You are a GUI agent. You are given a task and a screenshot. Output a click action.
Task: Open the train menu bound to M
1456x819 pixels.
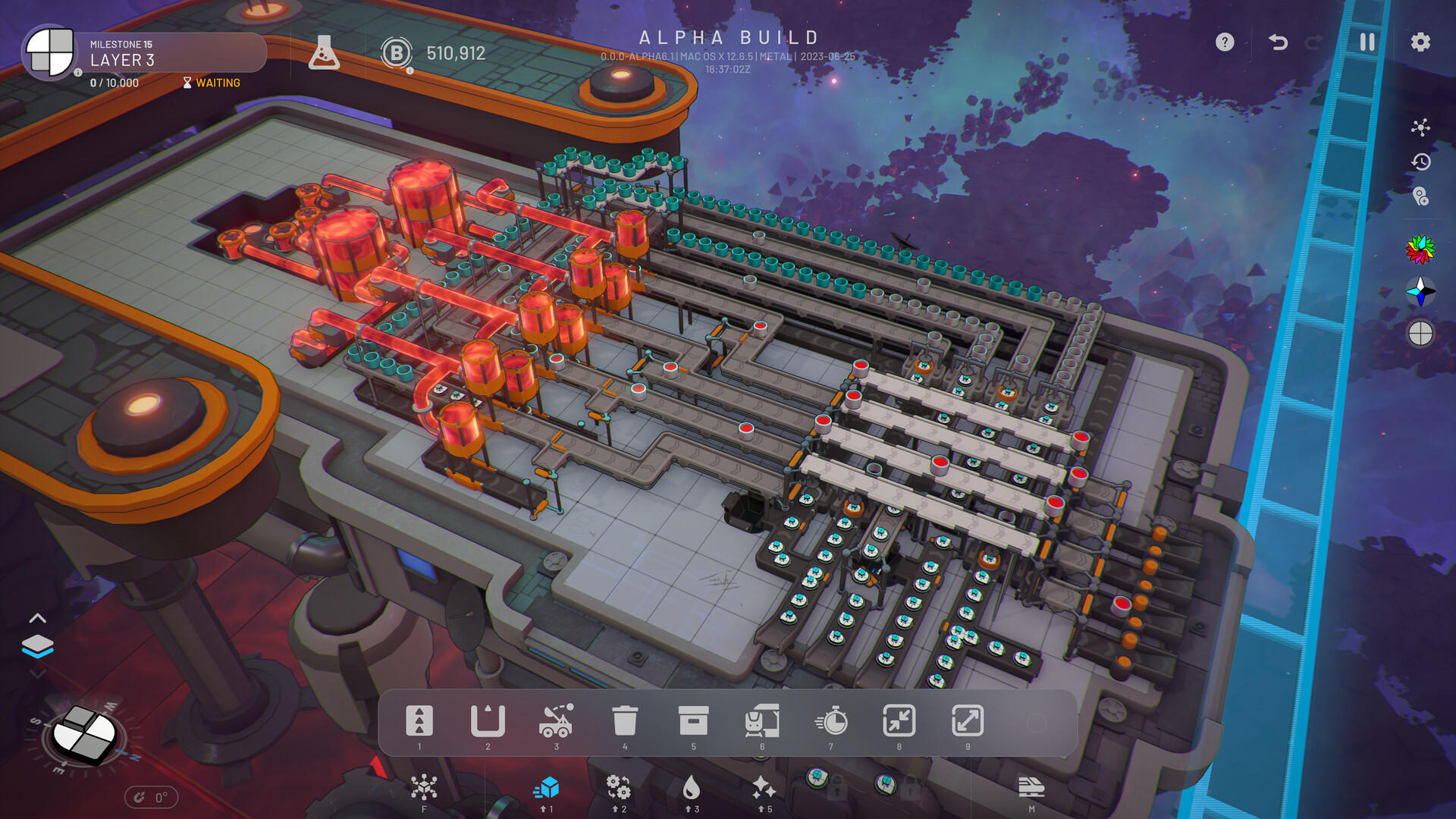(x=1031, y=789)
